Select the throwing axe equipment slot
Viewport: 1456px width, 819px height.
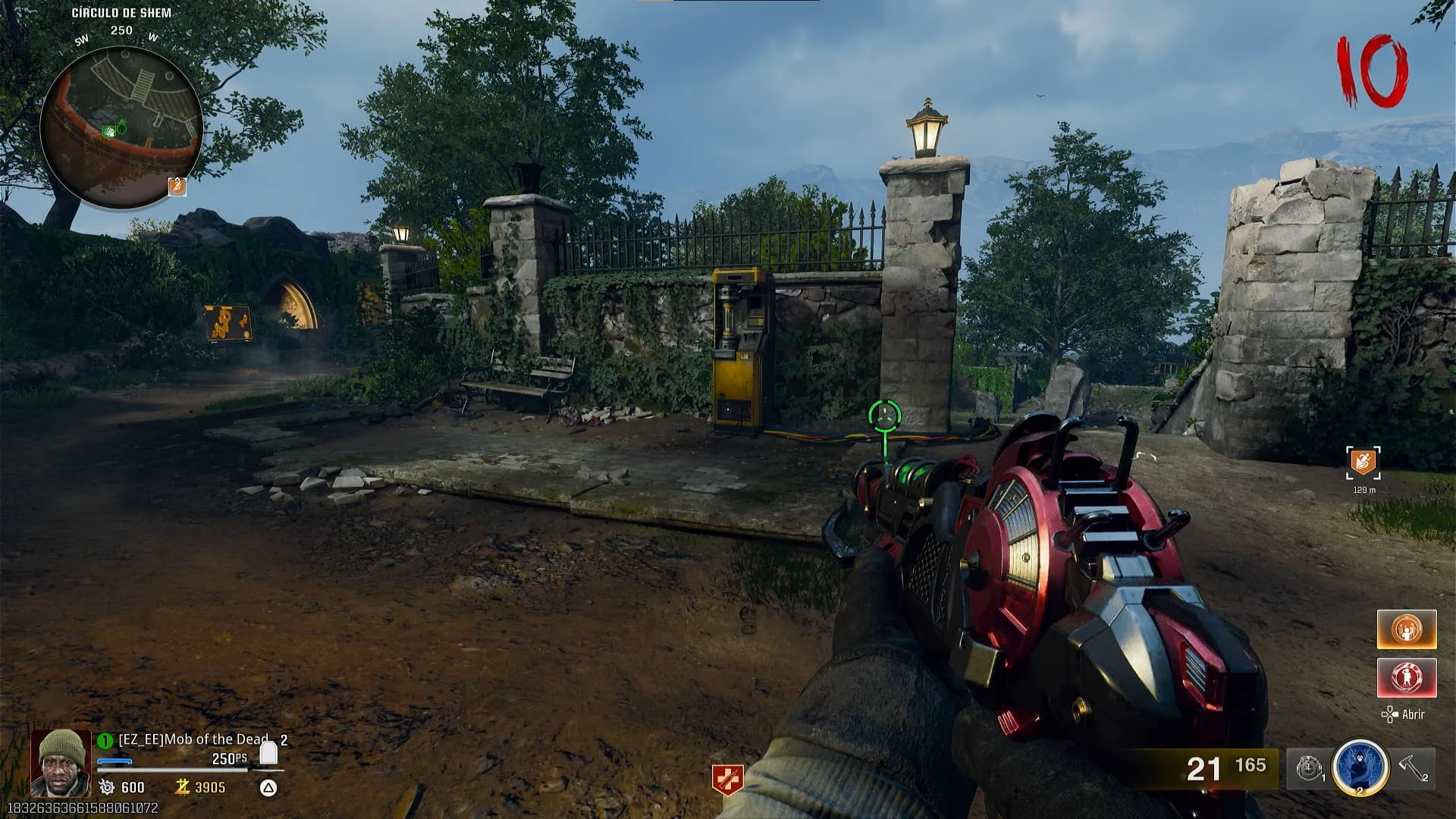[x=1413, y=768]
